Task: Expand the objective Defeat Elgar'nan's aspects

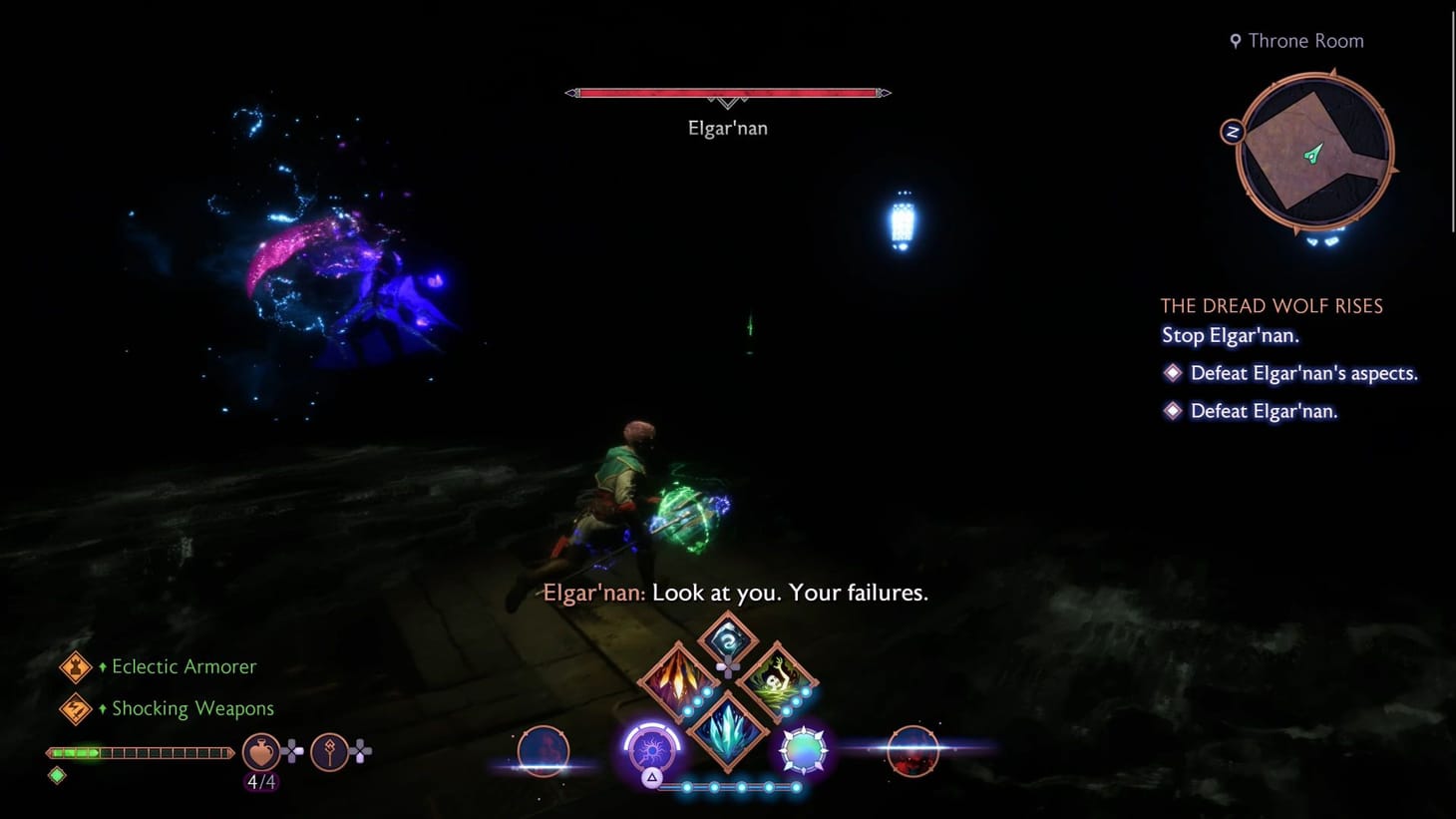Action: [1302, 372]
